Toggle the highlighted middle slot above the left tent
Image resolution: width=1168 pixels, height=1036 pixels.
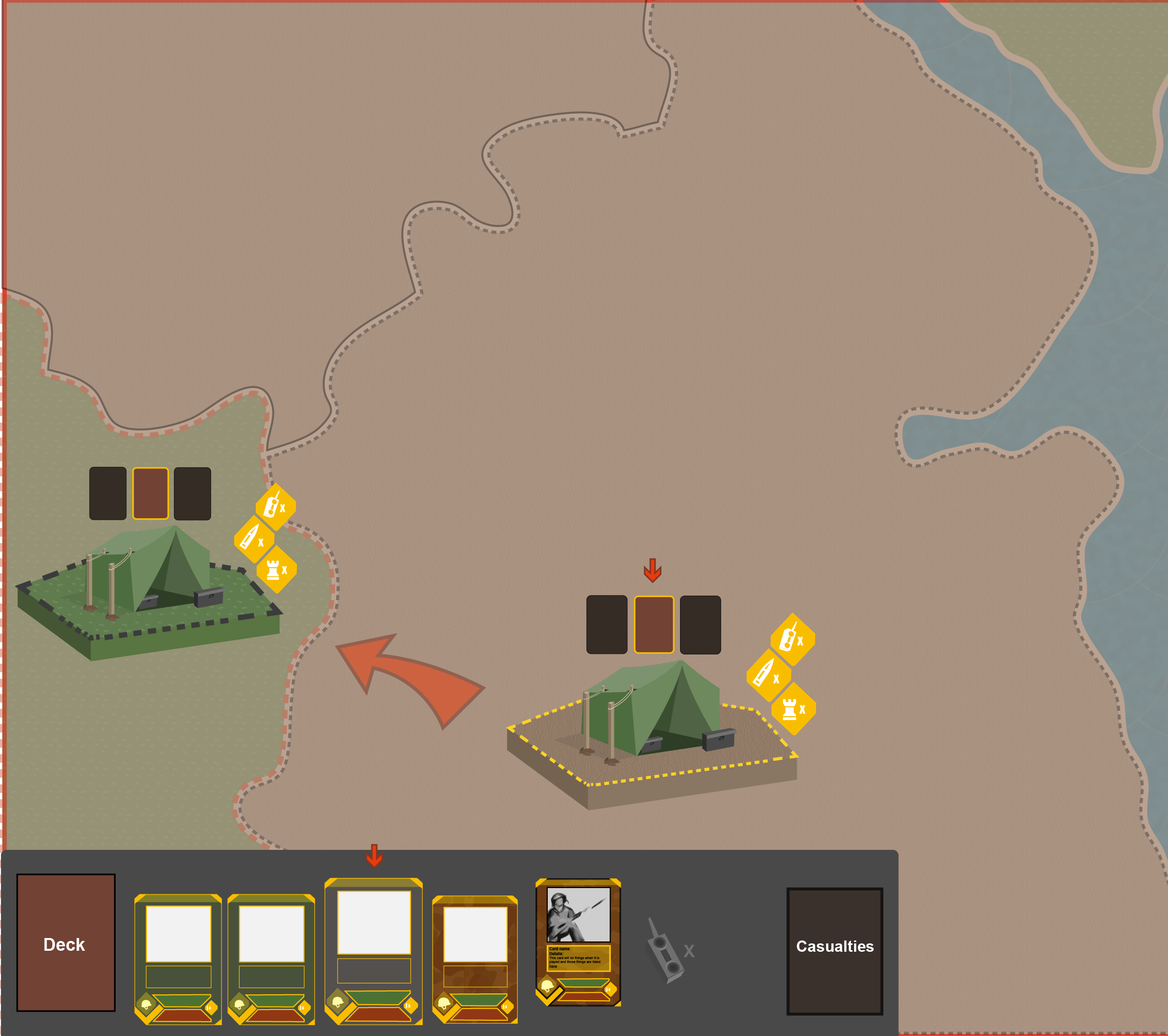point(151,493)
